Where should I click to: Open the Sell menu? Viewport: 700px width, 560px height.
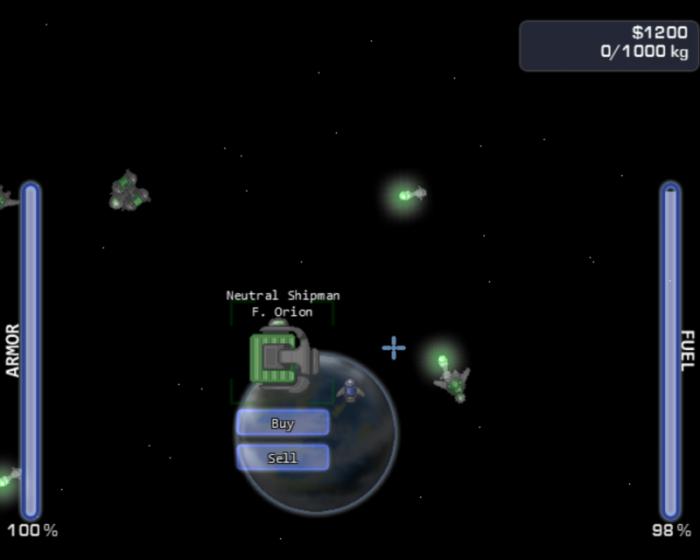[283, 458]
